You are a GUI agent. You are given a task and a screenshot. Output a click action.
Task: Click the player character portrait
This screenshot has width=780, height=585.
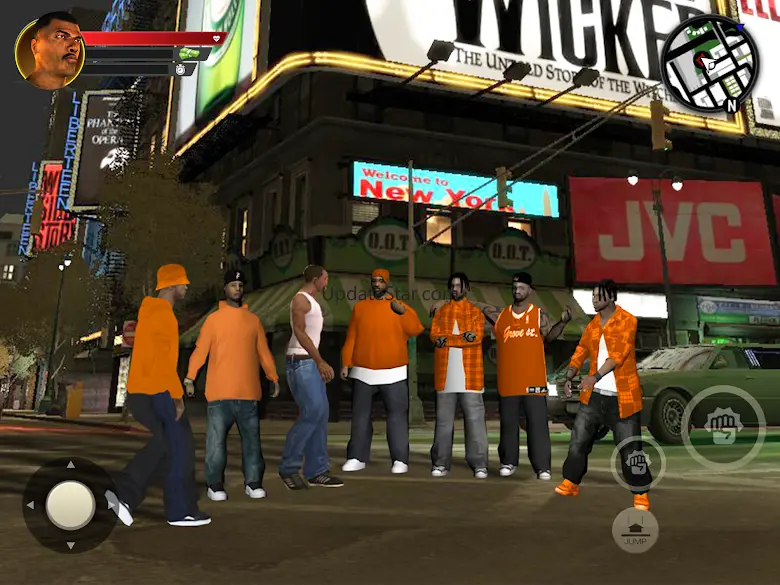coord(49,50)
